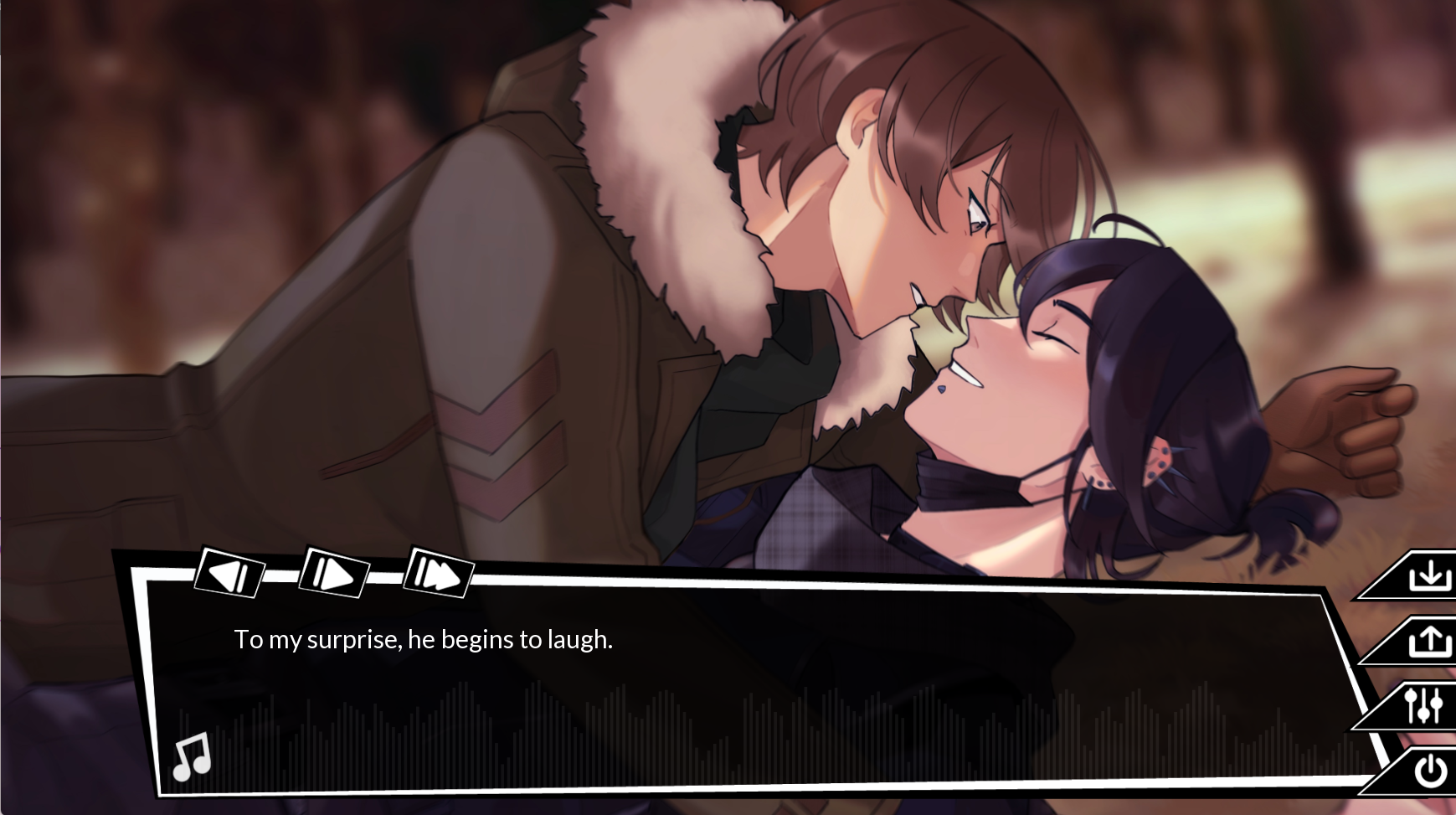1456x815 pixels.
Task: Open the load menu with upload icon
Action: click(1428, 642)
